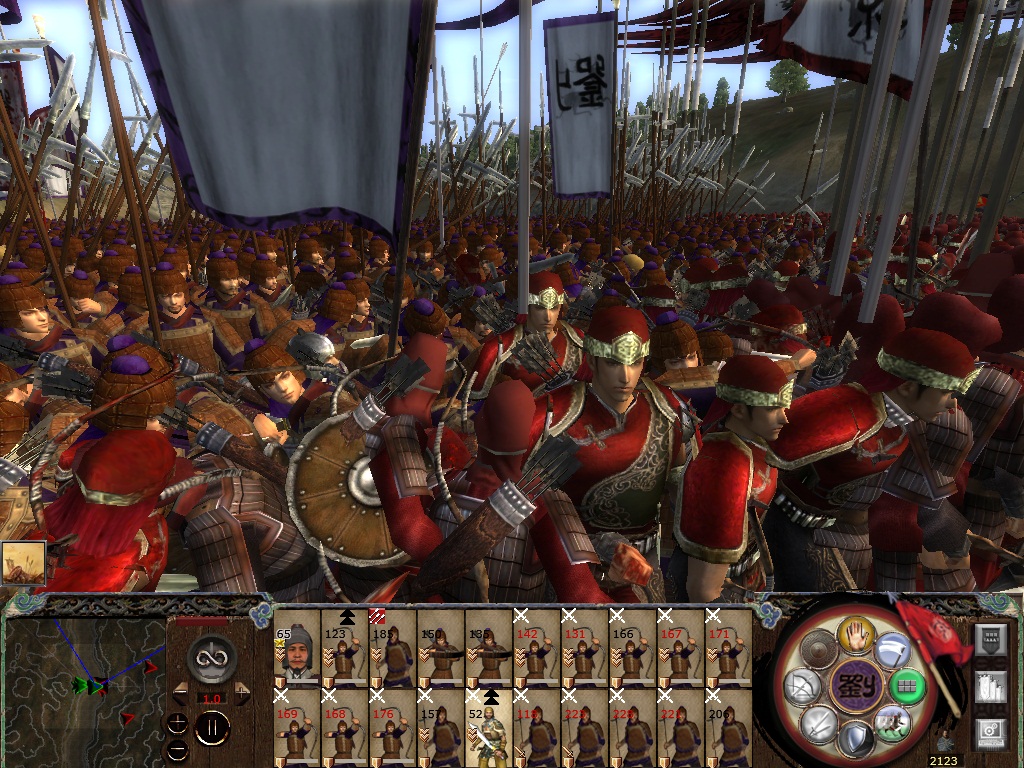Open the battlefield minimap

[x=85, y=689]
